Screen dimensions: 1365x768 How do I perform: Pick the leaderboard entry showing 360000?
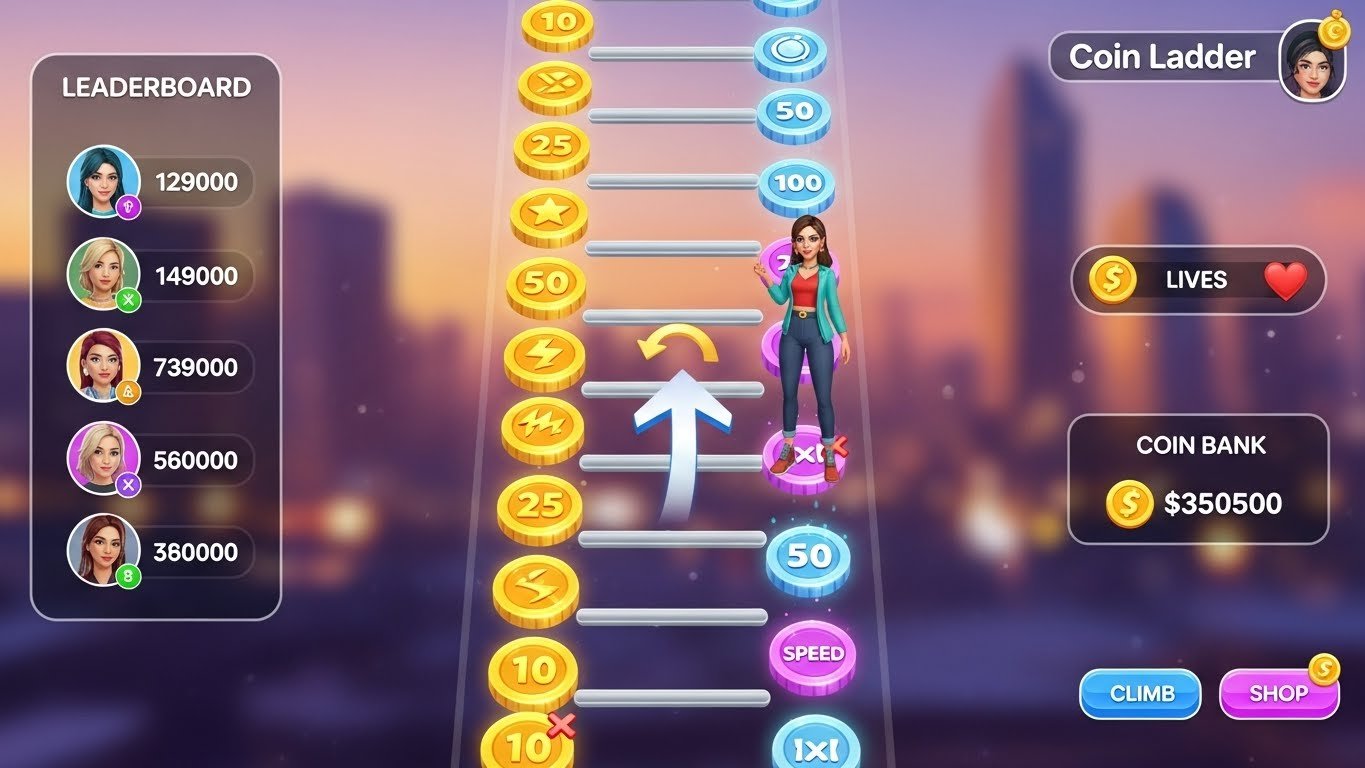[160, 552]
